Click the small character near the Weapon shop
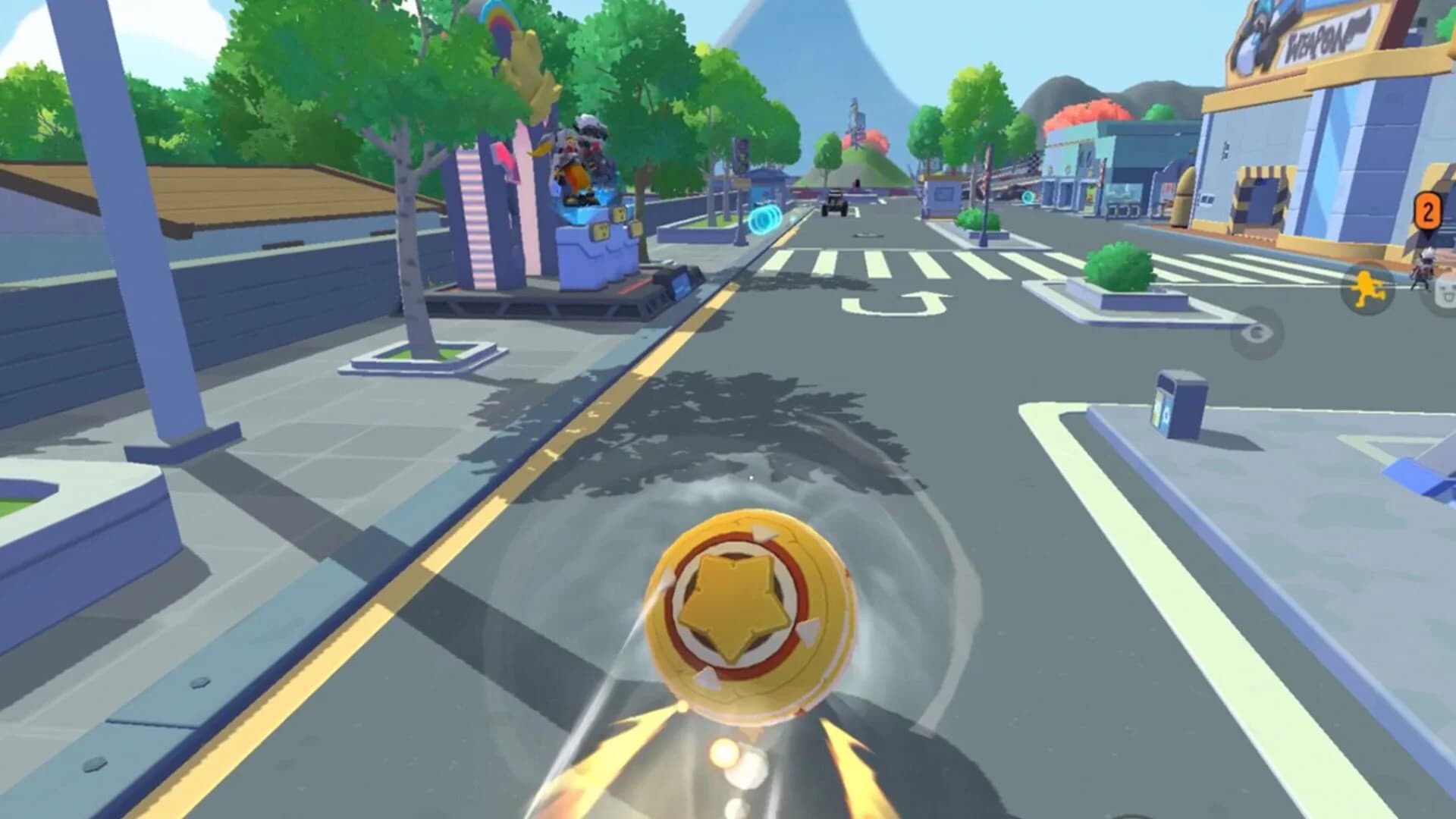1456x819 pixels. click(1424, 269)
